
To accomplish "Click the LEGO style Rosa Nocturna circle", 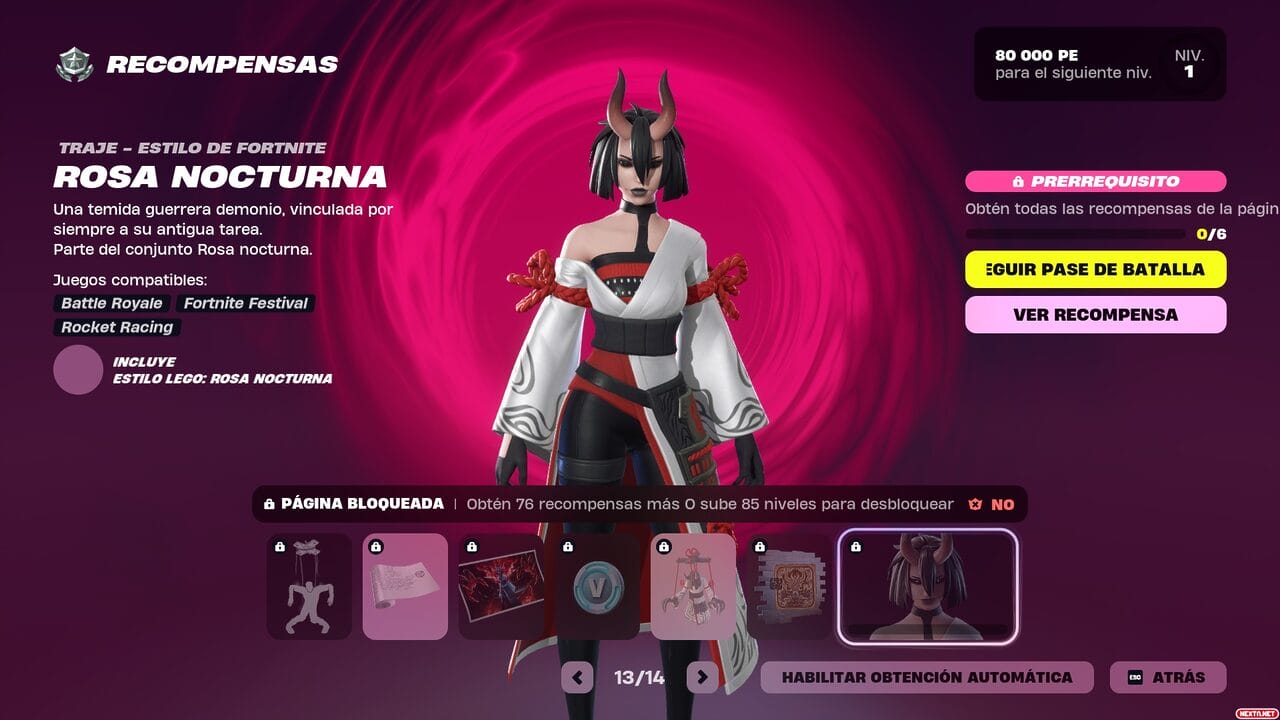I will pyautogui.click(x=78, y=370).
